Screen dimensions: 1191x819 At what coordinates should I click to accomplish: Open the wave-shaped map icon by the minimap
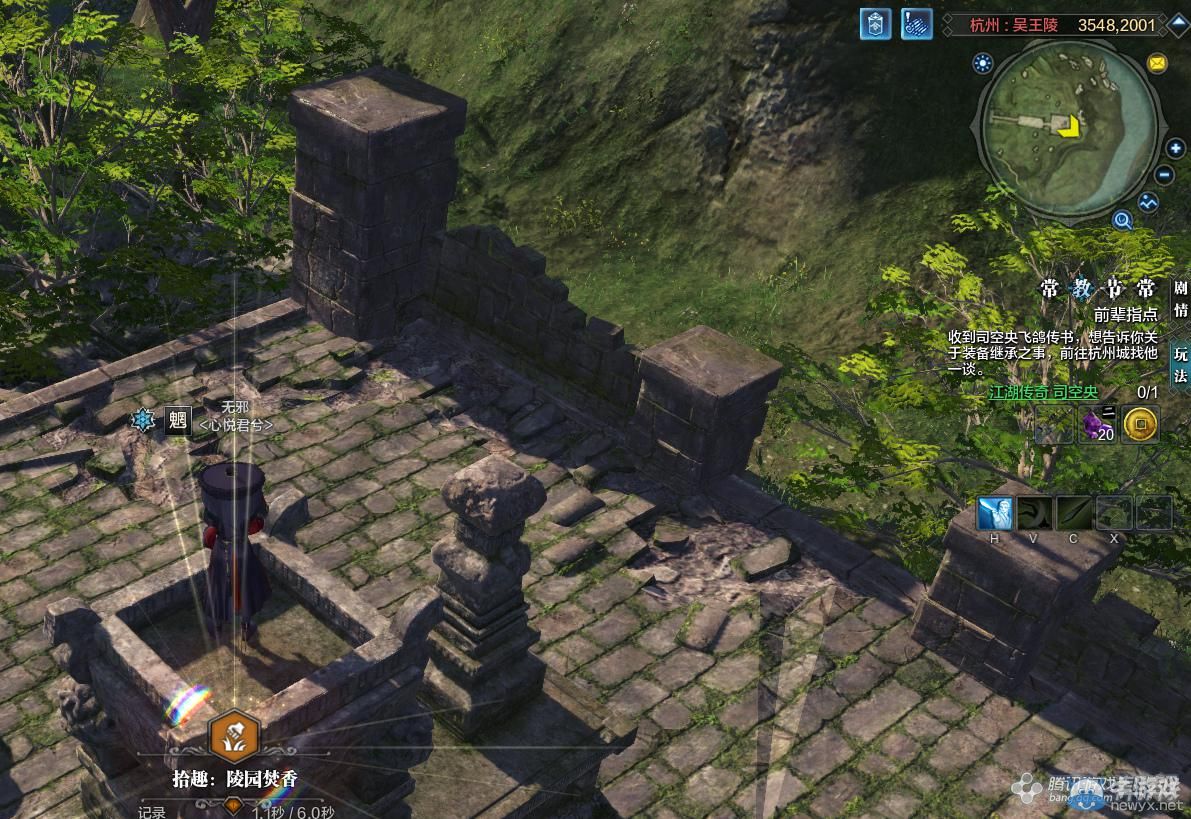point(1148,203)
